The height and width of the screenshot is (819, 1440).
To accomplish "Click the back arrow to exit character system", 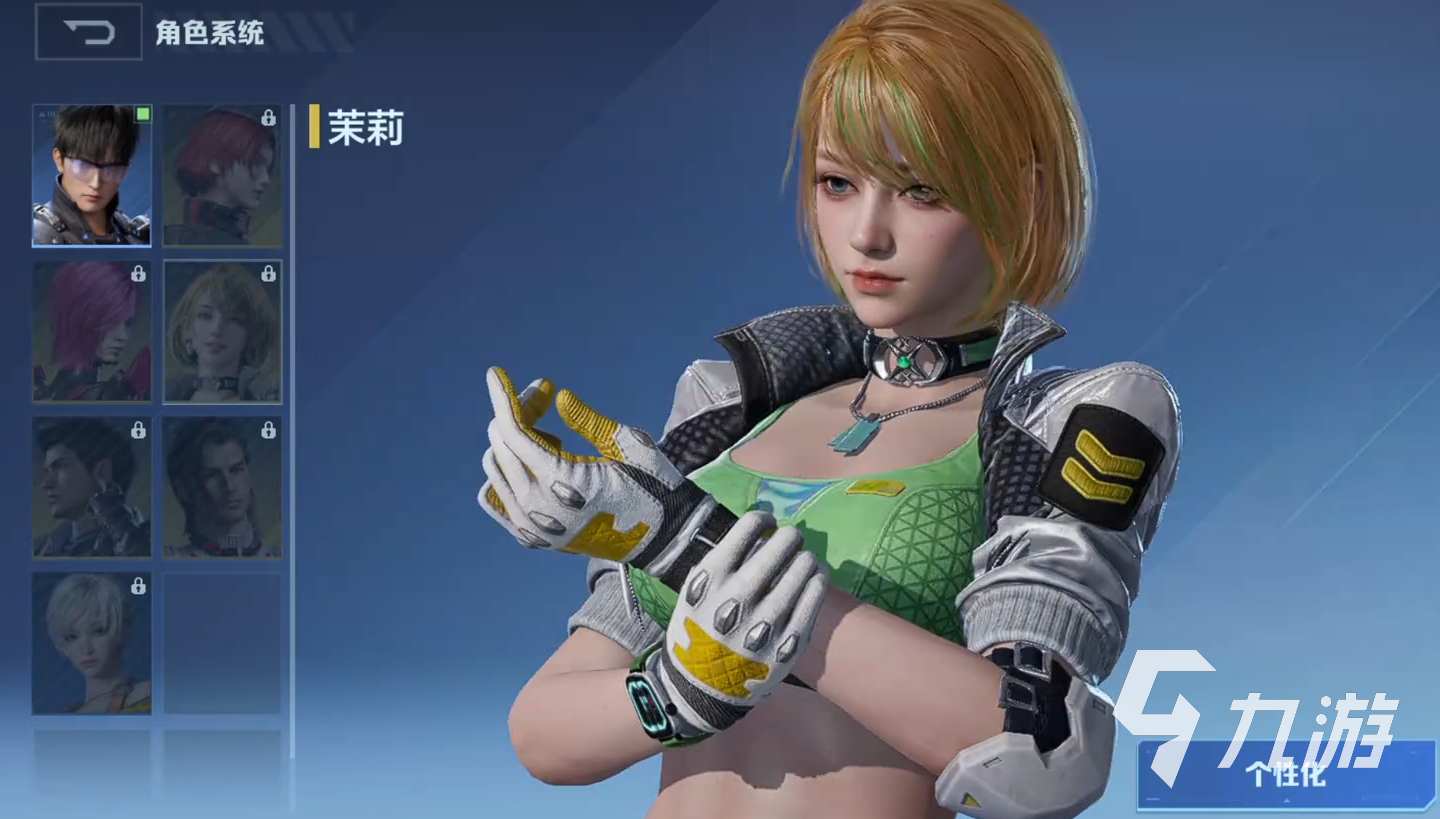I will tap(87, 32).
